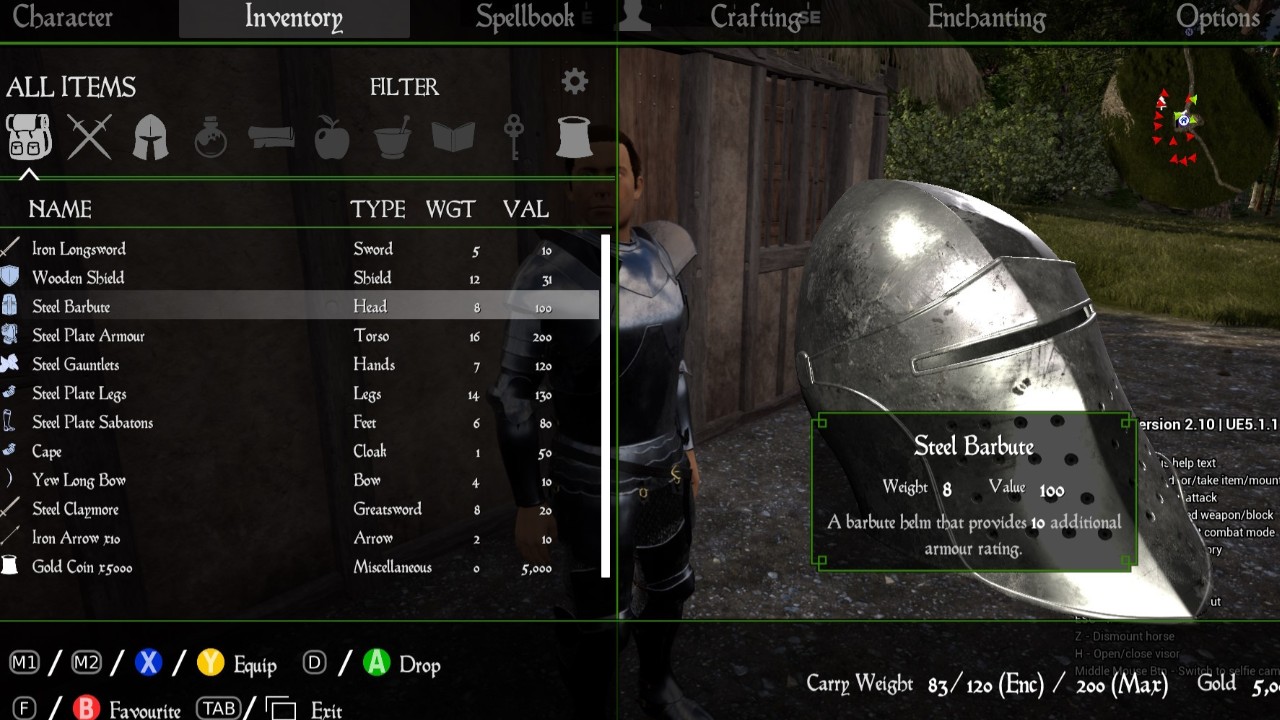Select the Wooden Shield item

tap(78, 278)
